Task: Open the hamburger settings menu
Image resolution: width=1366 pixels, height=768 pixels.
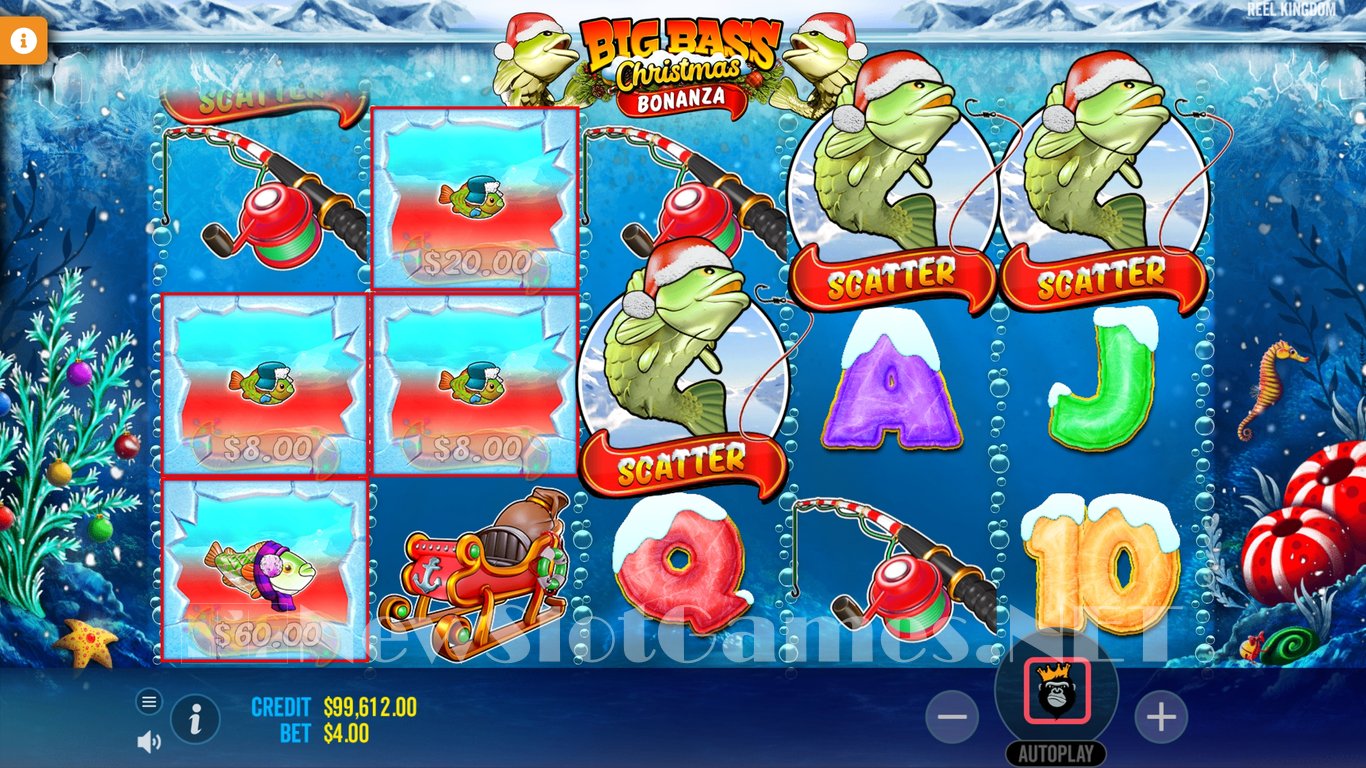Action: click(x=149, y=702)
